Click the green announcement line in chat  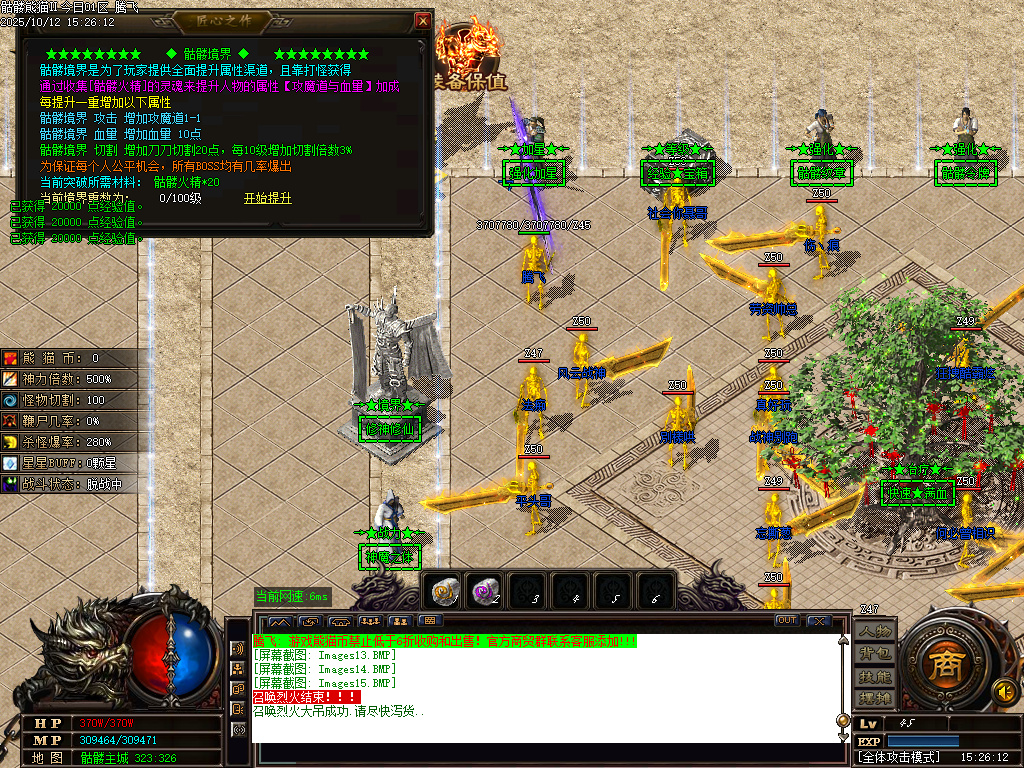coord(445,641)
